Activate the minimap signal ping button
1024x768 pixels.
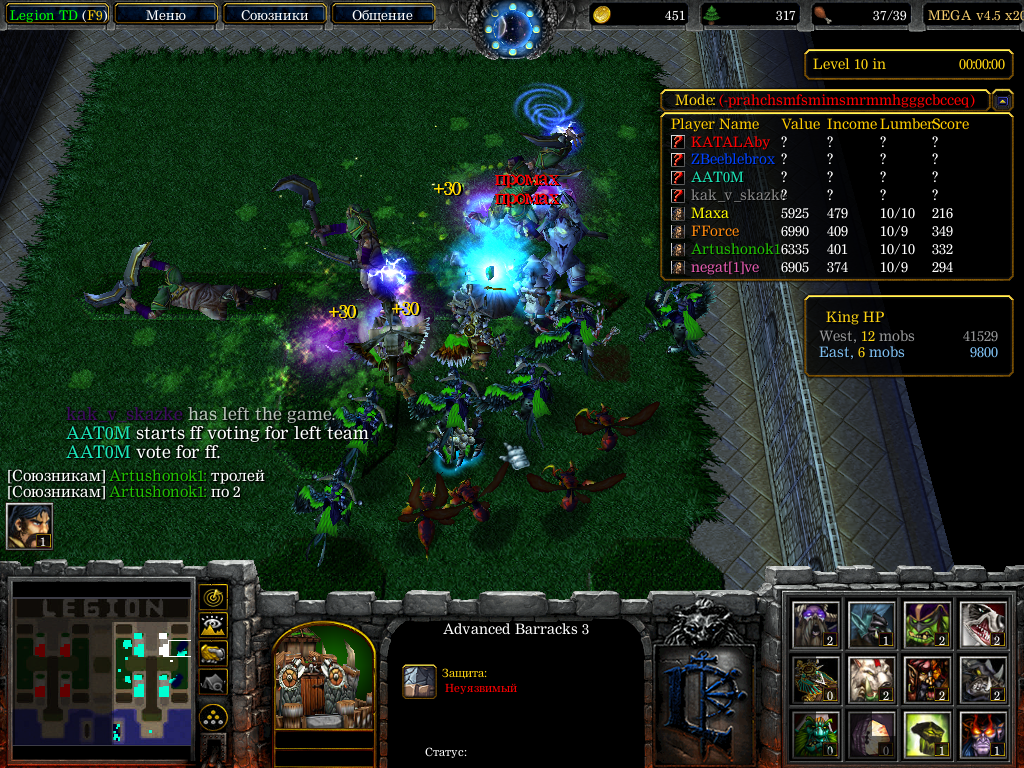coord(213,597)
